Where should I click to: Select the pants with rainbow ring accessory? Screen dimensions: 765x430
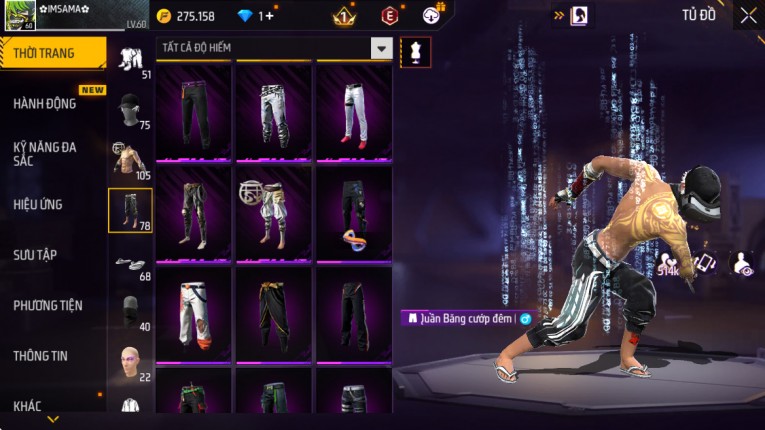(x=354, y=215)
